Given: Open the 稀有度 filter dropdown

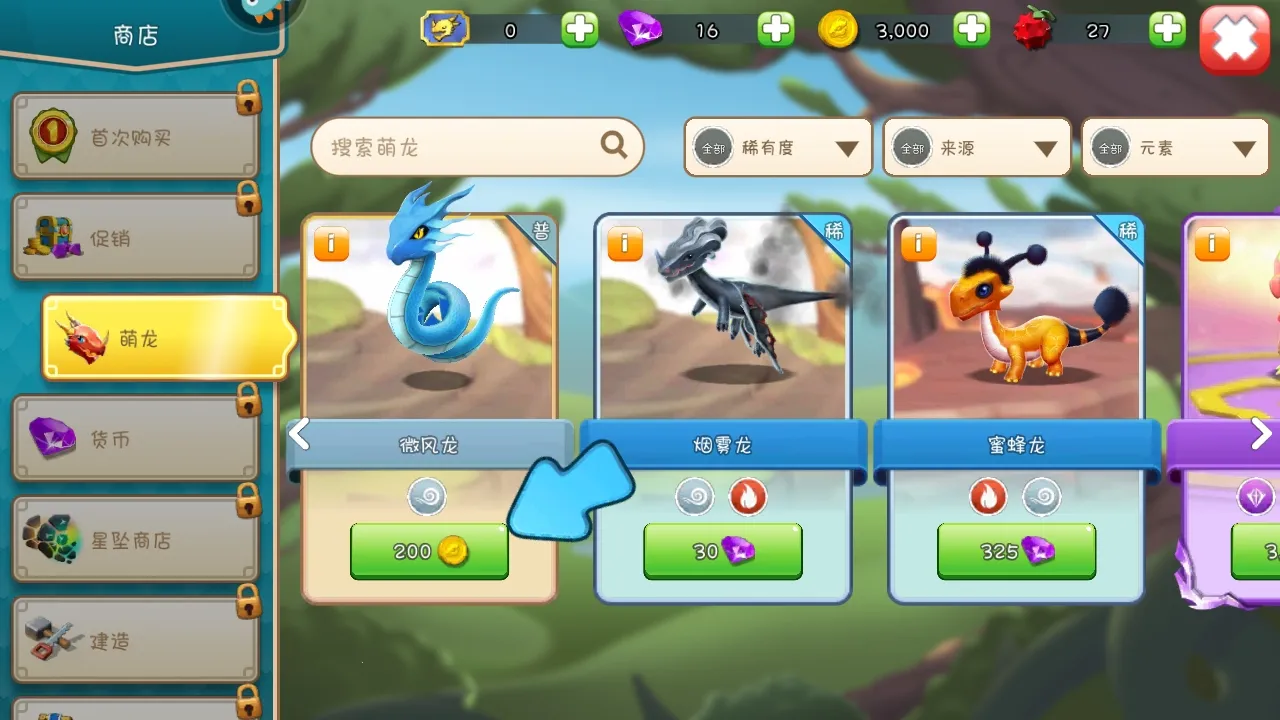Looking at the screenshot, I should tap(777, 146).
